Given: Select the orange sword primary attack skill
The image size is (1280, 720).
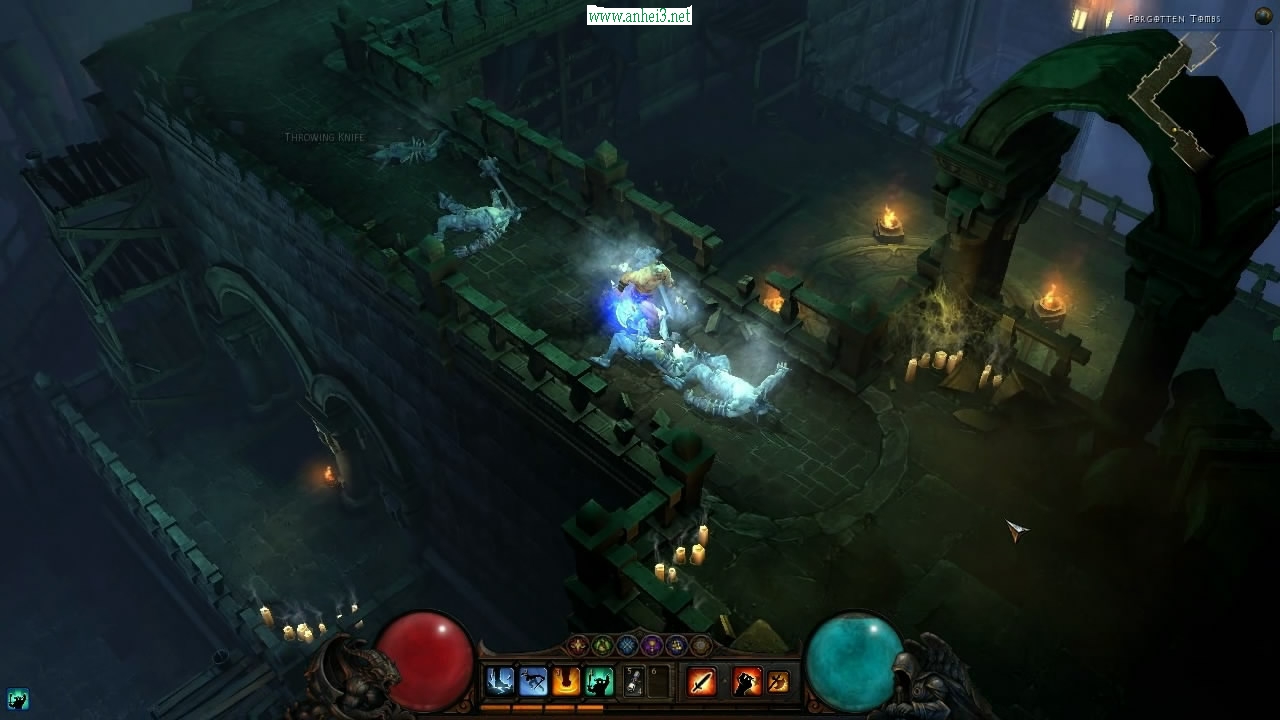Looking at the screenshot, I should (x=702, y=682).
